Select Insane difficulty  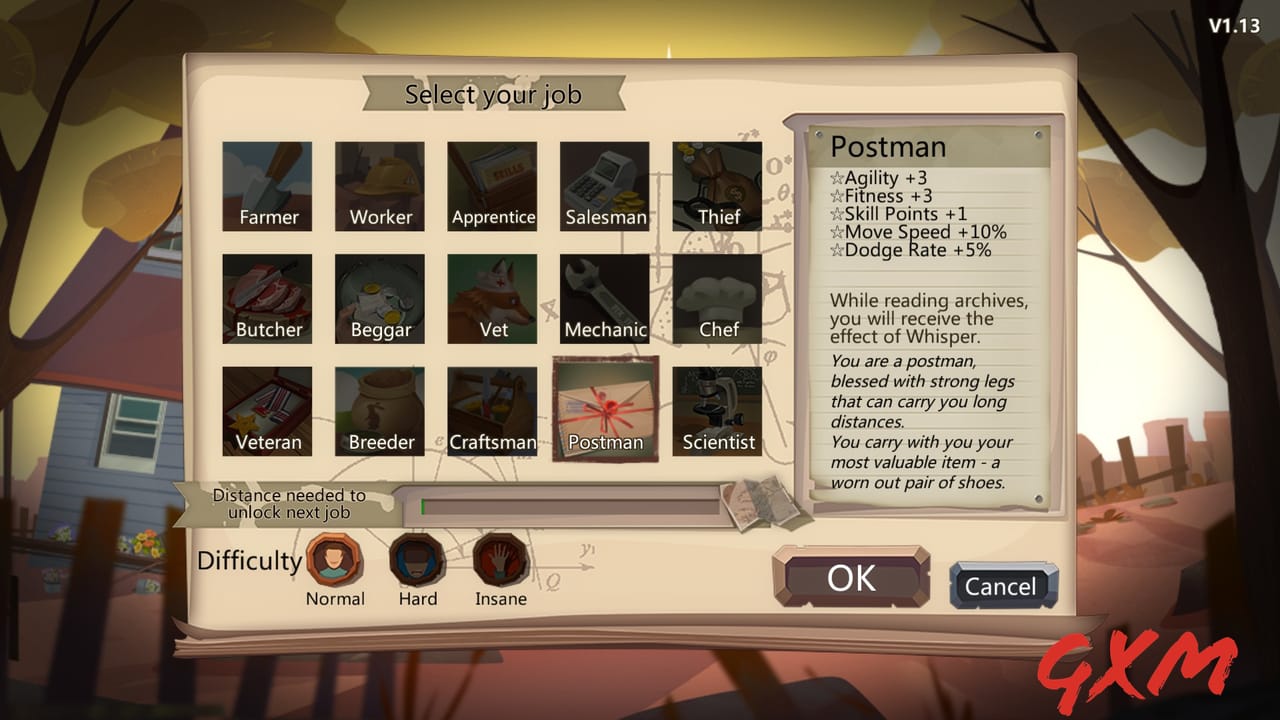(500, 563)
